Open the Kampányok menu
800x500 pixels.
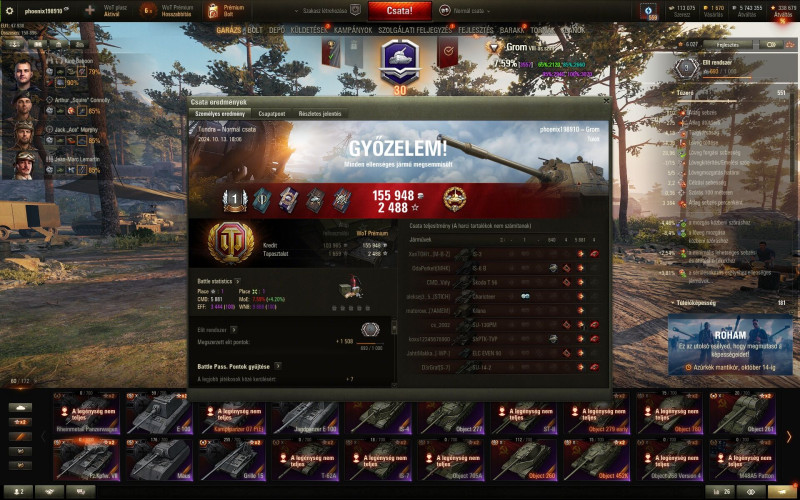[x=353, y=30]
